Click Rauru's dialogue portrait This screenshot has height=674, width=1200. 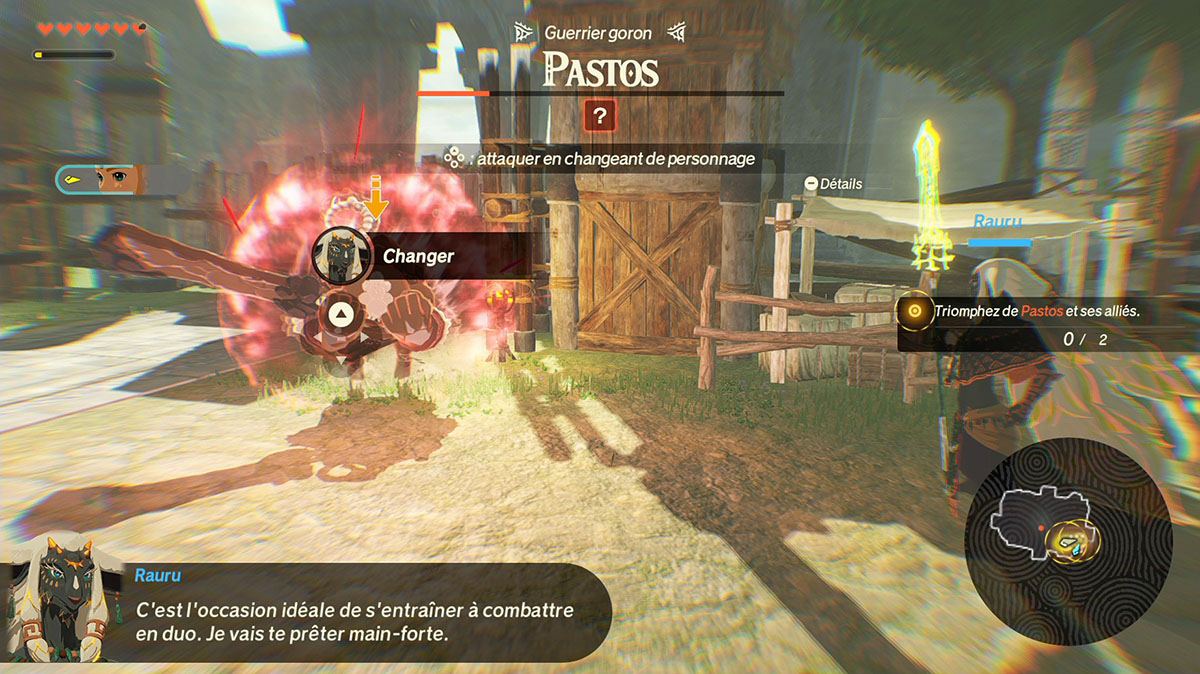coord(57,599)
